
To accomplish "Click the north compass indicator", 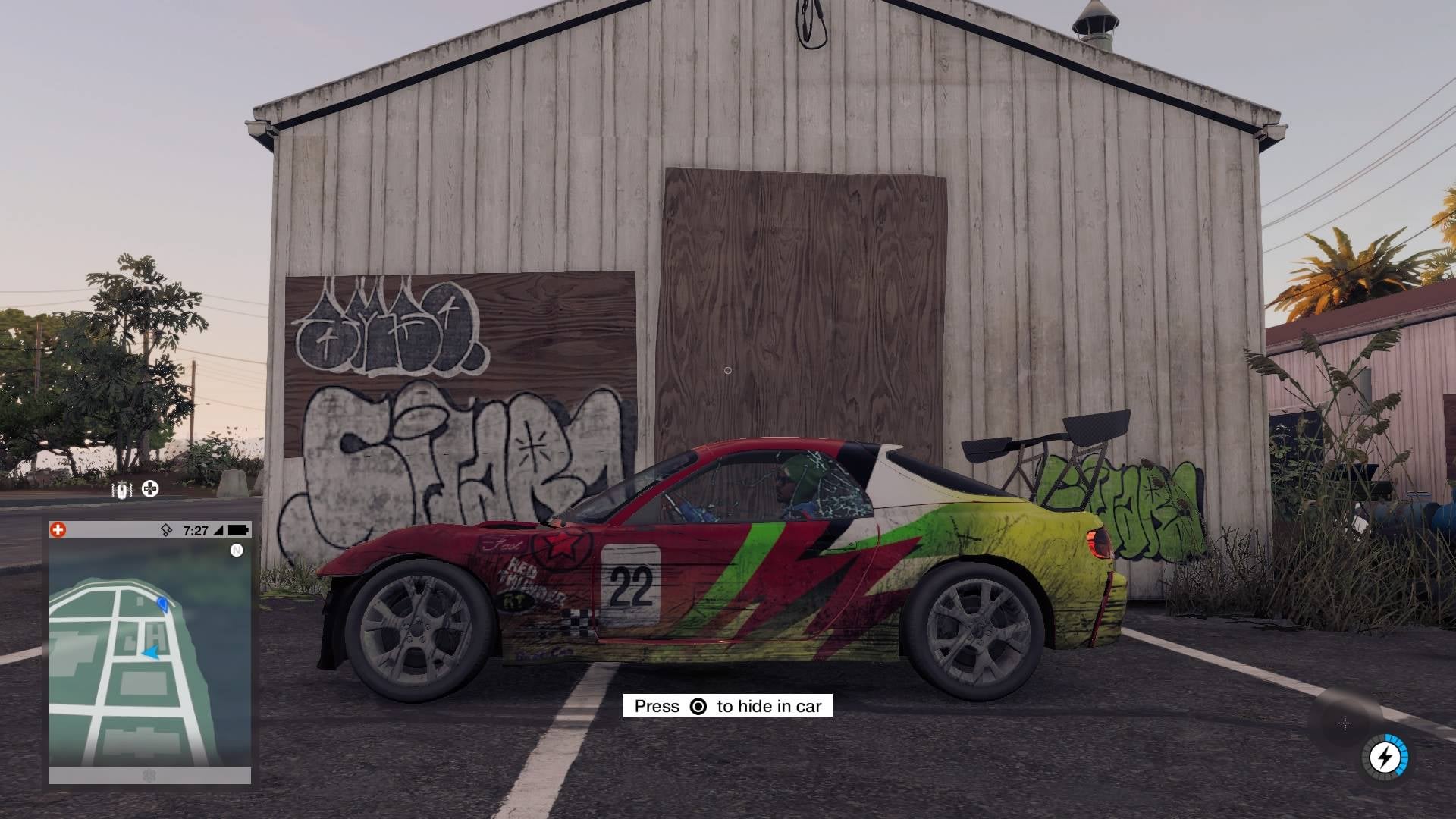I will tap(237, 551).
